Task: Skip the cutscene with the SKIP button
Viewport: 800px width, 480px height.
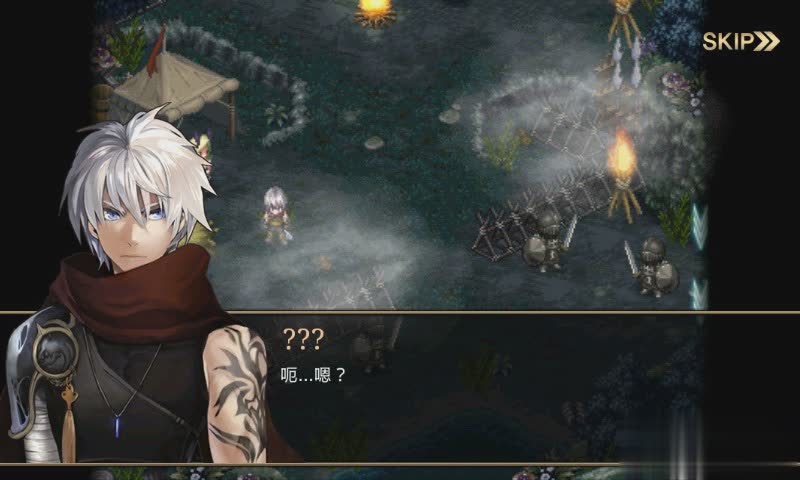Action: tap(740, 41)
